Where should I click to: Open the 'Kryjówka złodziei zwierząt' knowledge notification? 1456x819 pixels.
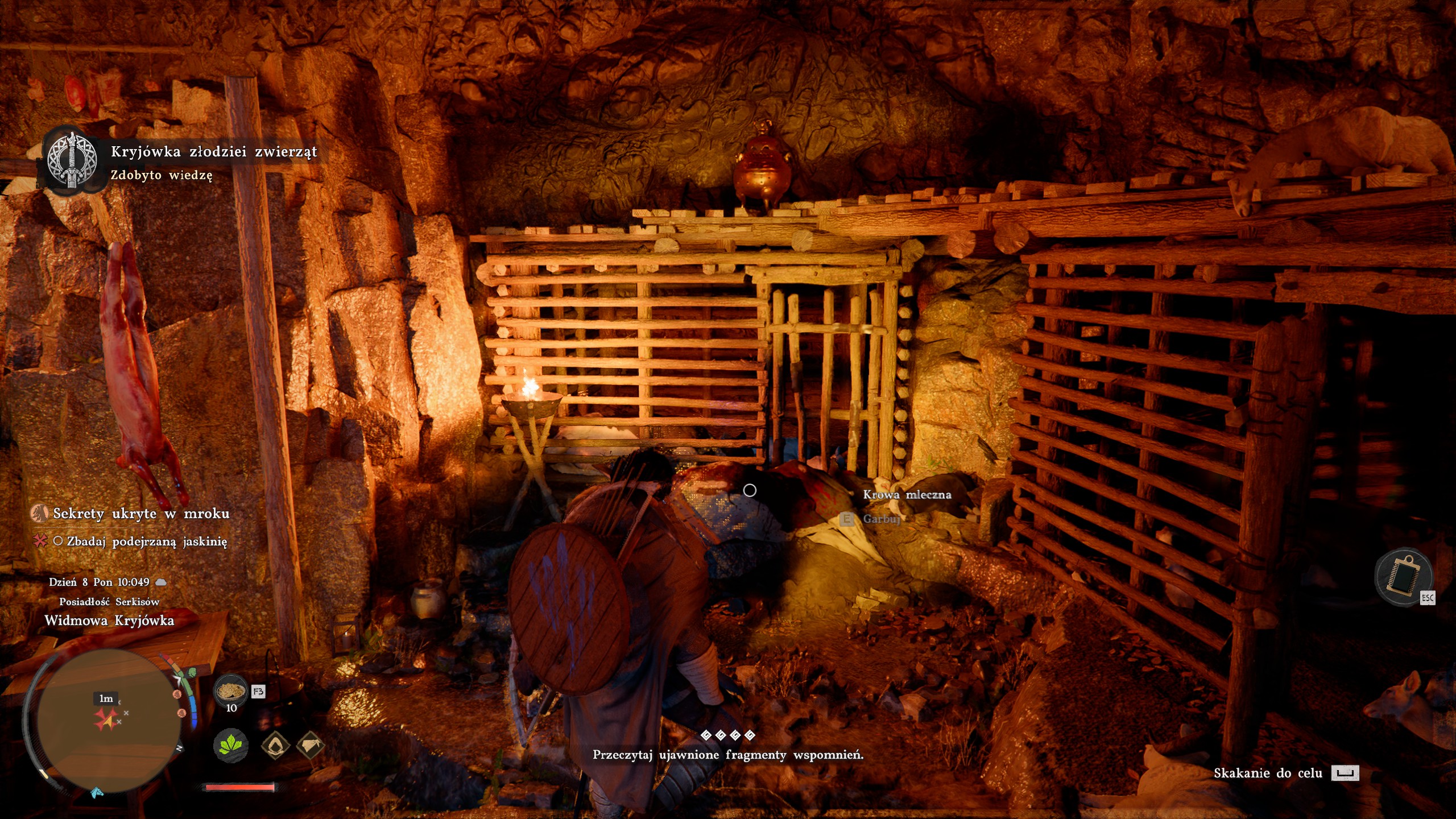pos(213,152)
